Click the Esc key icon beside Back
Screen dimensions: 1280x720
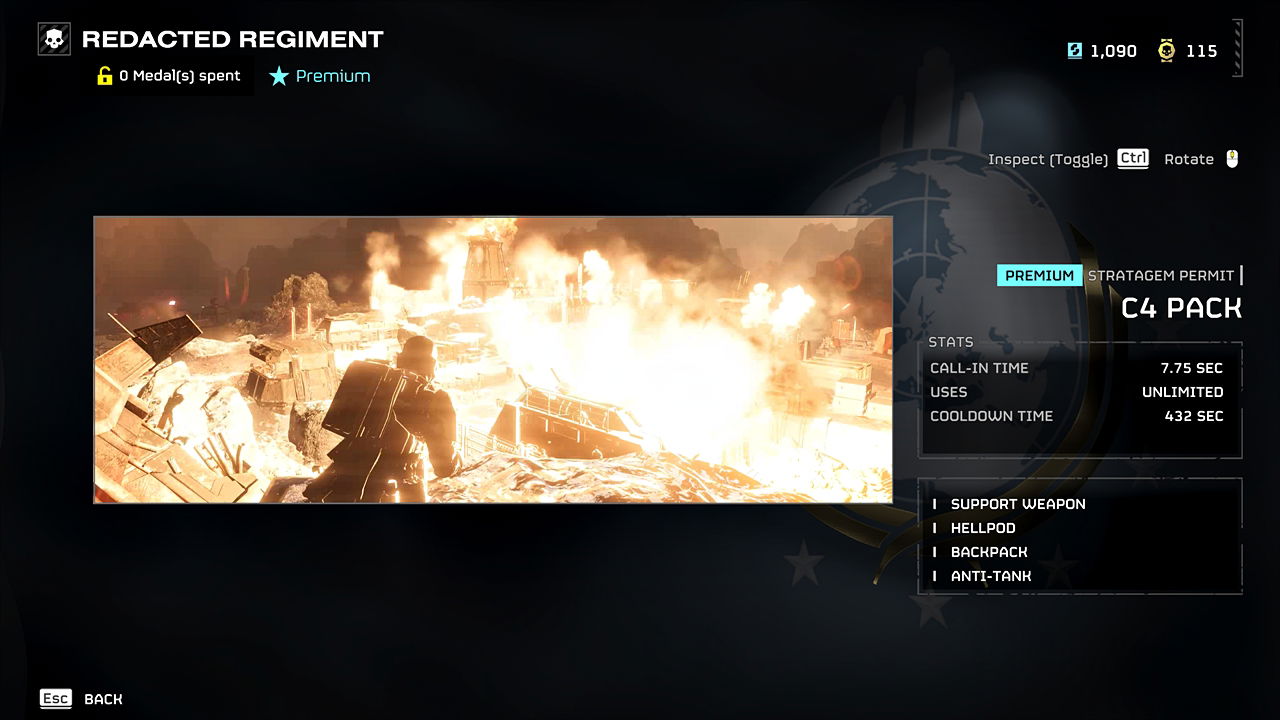coord(55,698)
